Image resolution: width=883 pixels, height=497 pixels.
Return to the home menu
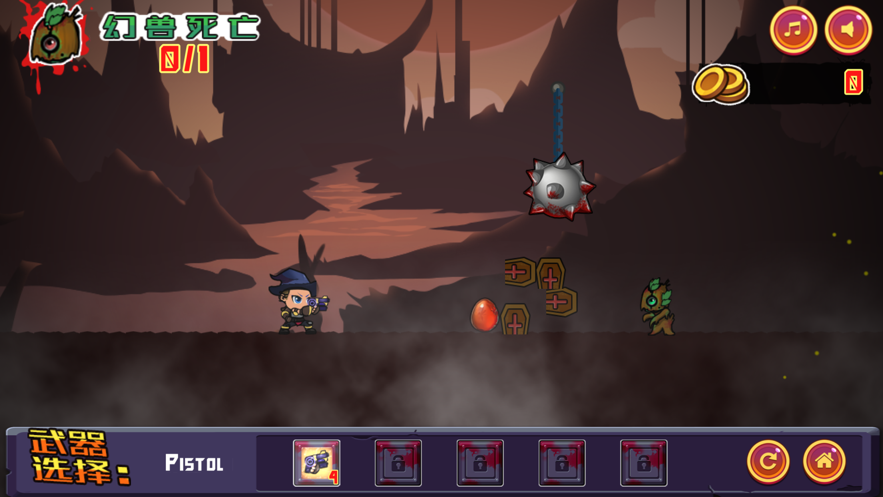[824, 461]
